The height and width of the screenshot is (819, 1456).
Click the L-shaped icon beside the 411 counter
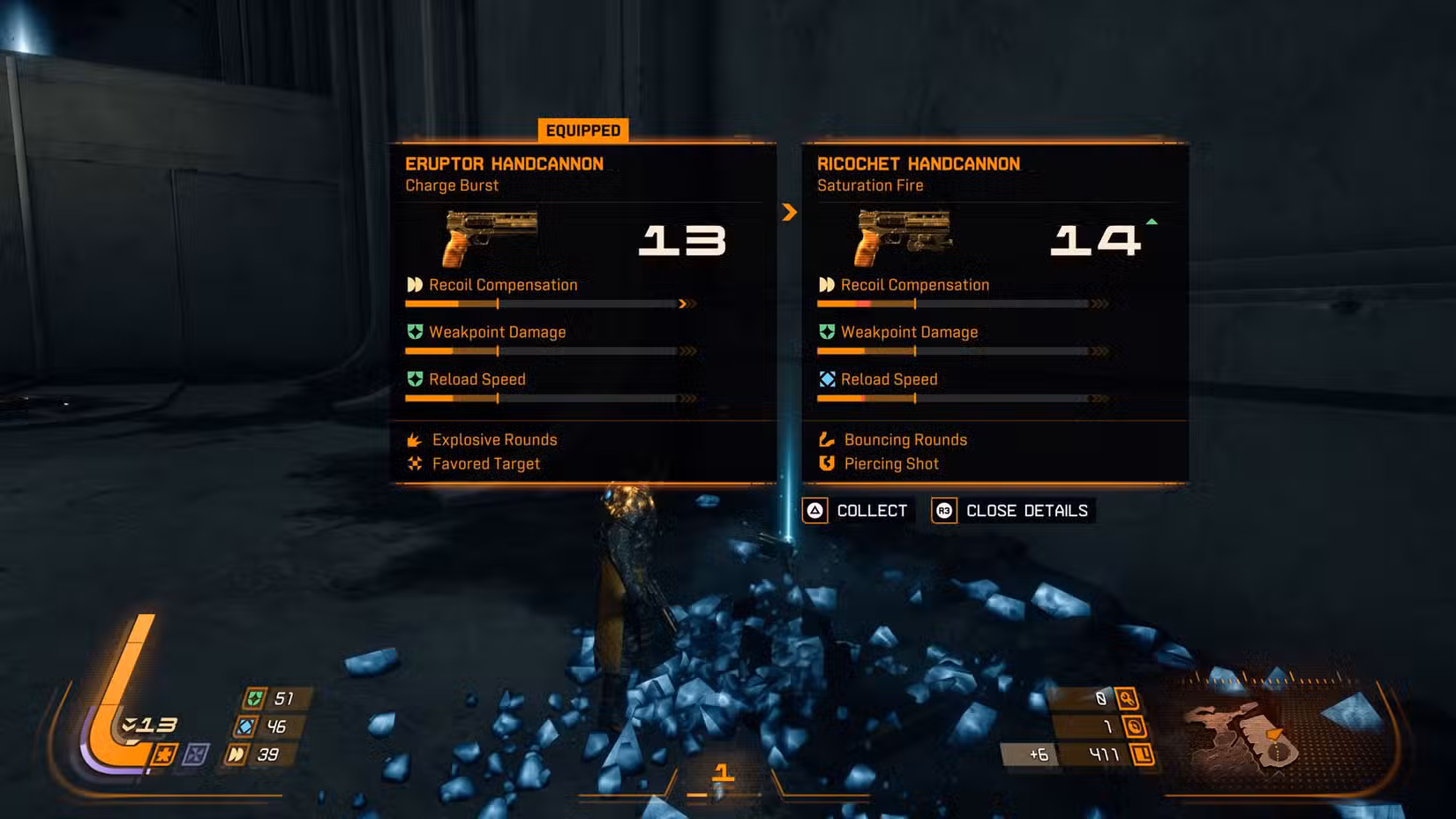[x=1141, y=755]
